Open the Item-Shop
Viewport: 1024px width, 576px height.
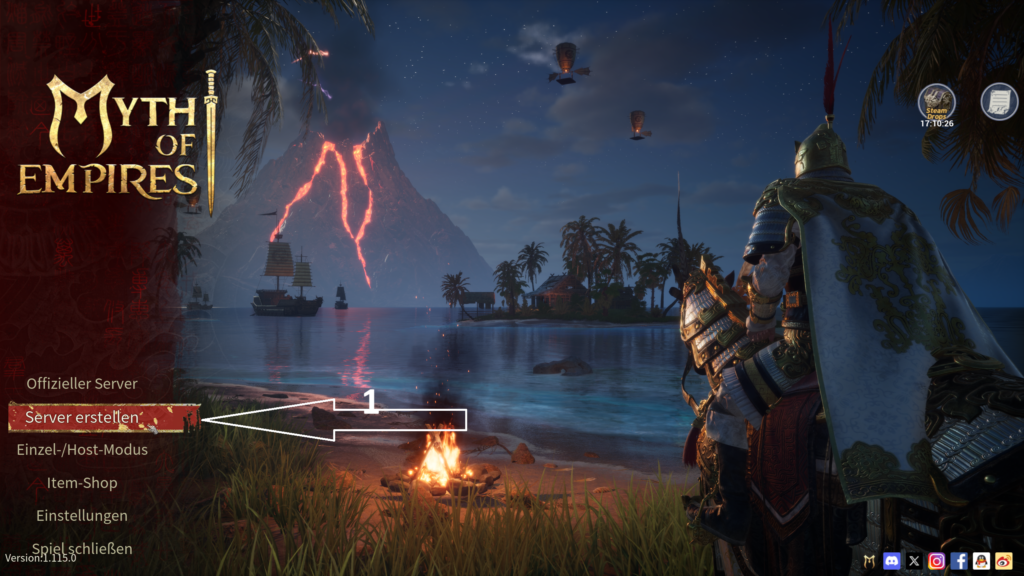tap(82, 483)
